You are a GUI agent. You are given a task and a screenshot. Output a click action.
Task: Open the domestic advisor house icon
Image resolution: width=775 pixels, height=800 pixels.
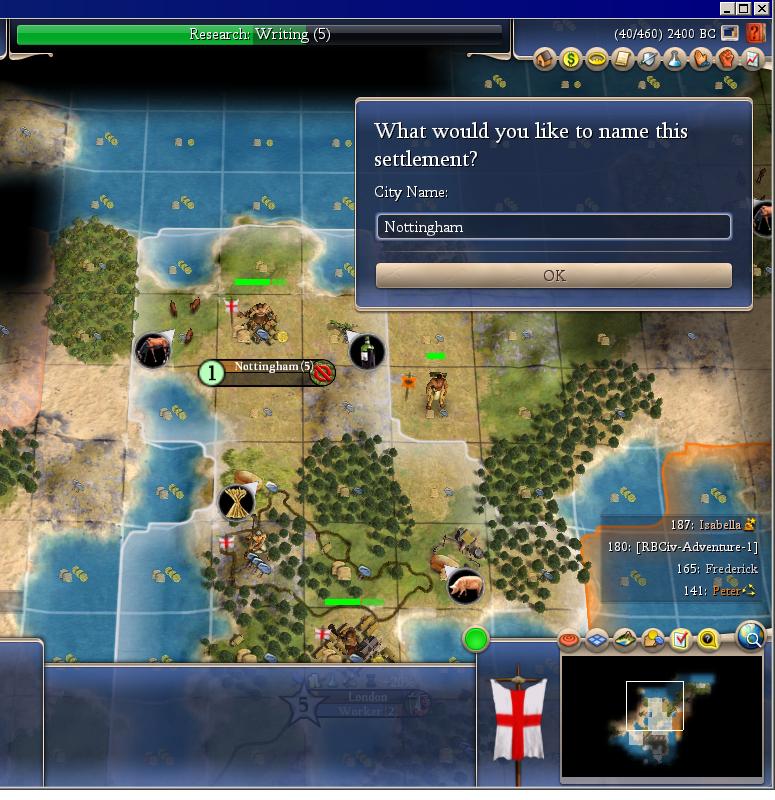(545, 59)
